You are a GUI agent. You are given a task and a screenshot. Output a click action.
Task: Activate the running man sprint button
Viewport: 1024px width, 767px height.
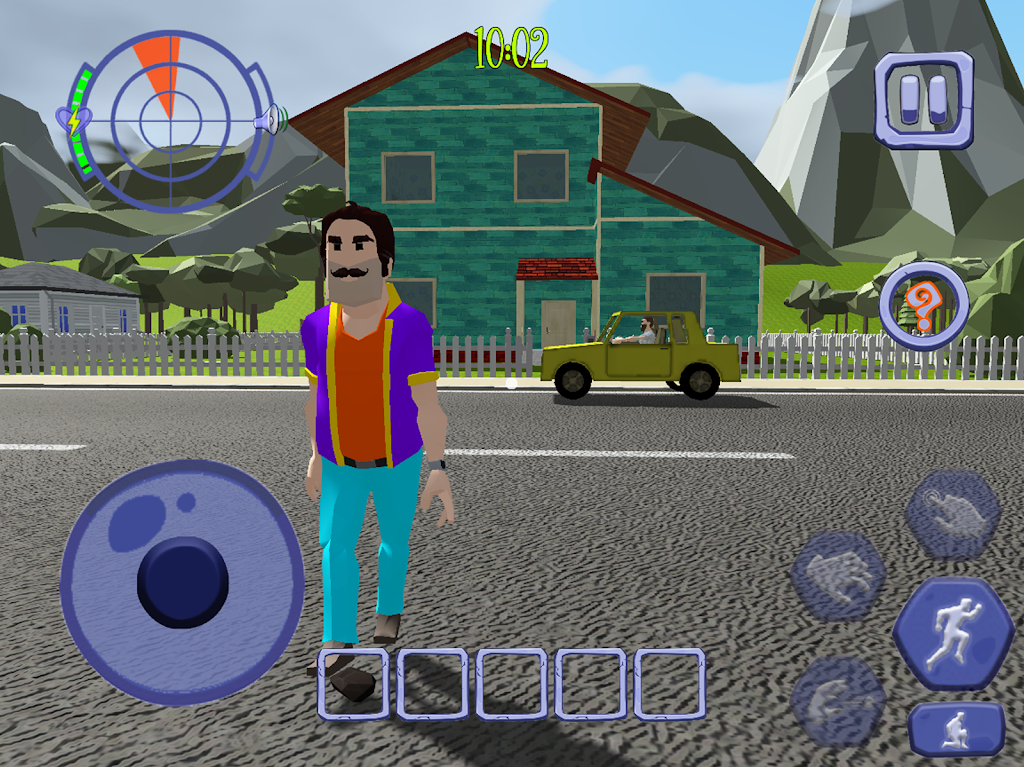pos(953,634)
